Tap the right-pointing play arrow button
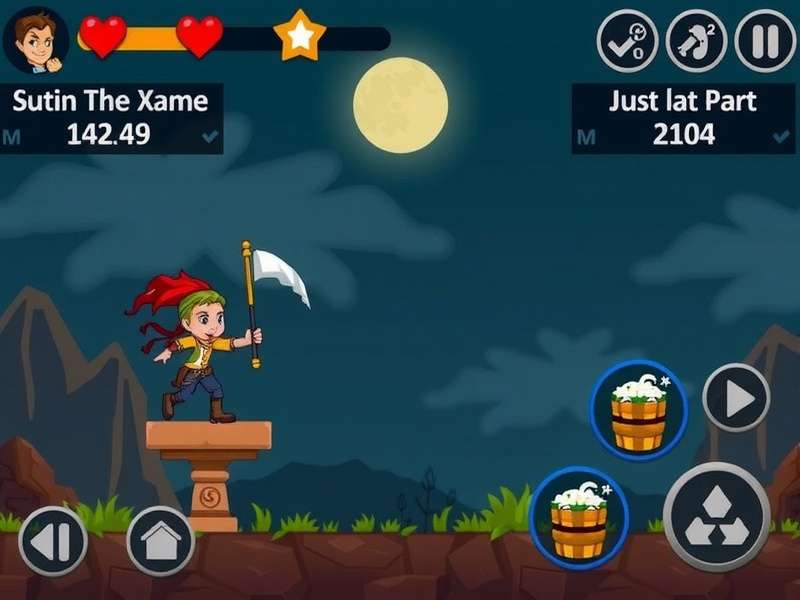The height and width of the screenshot is (600, 800). coord(736,398)
